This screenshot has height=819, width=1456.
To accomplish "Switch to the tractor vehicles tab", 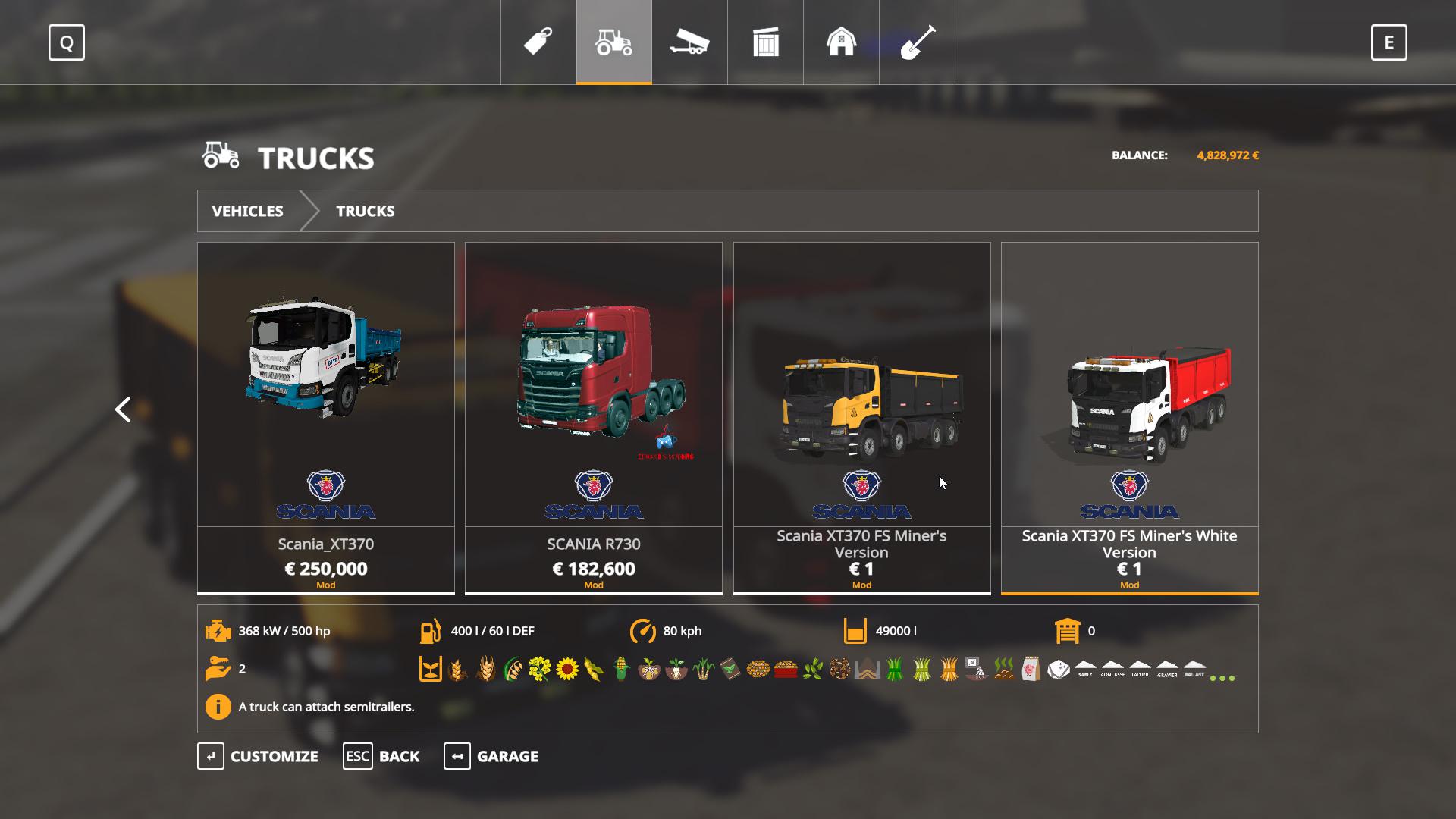I will 614,42.
